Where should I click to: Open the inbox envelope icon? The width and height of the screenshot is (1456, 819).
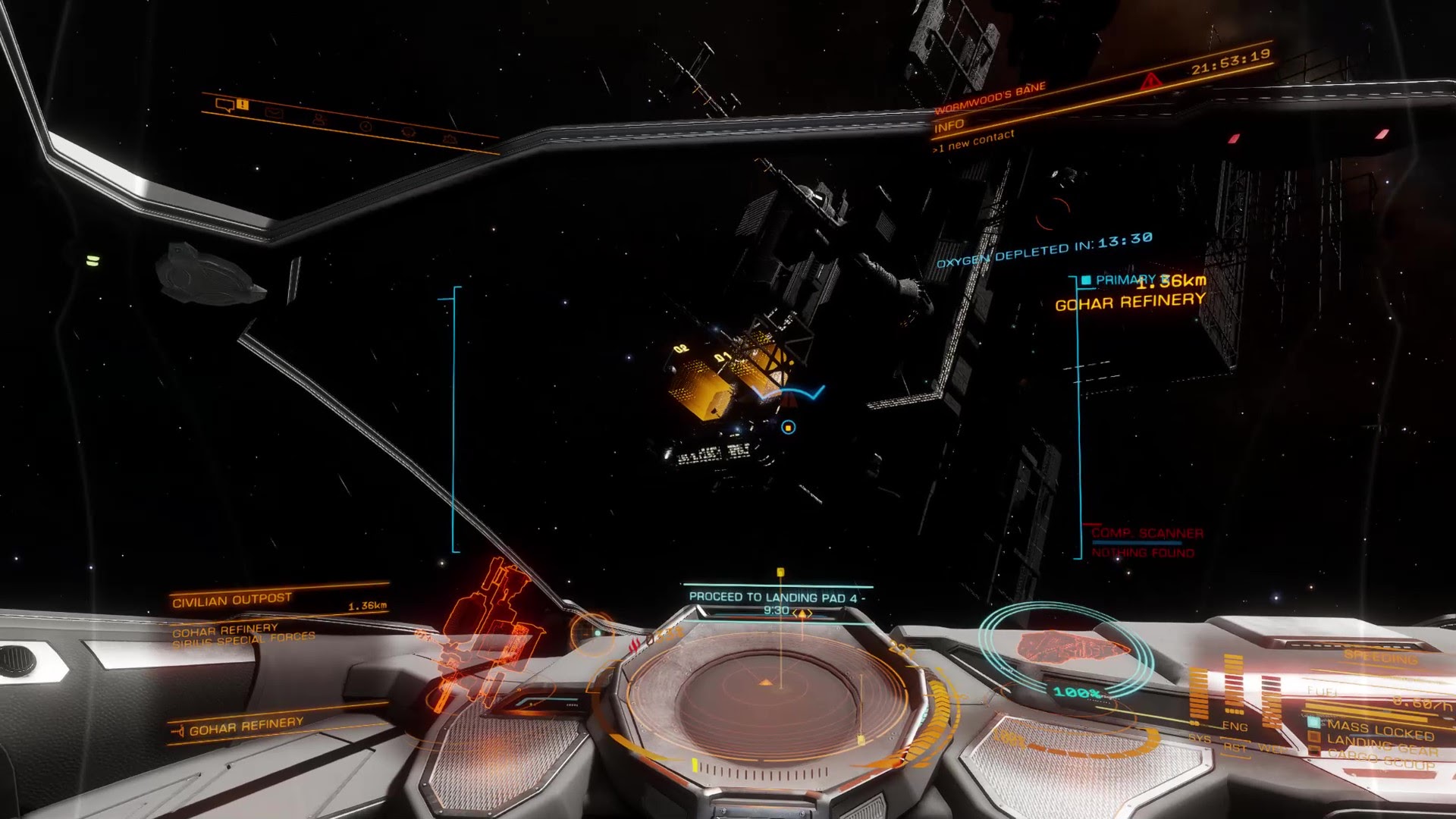click(x=274, y=113)
